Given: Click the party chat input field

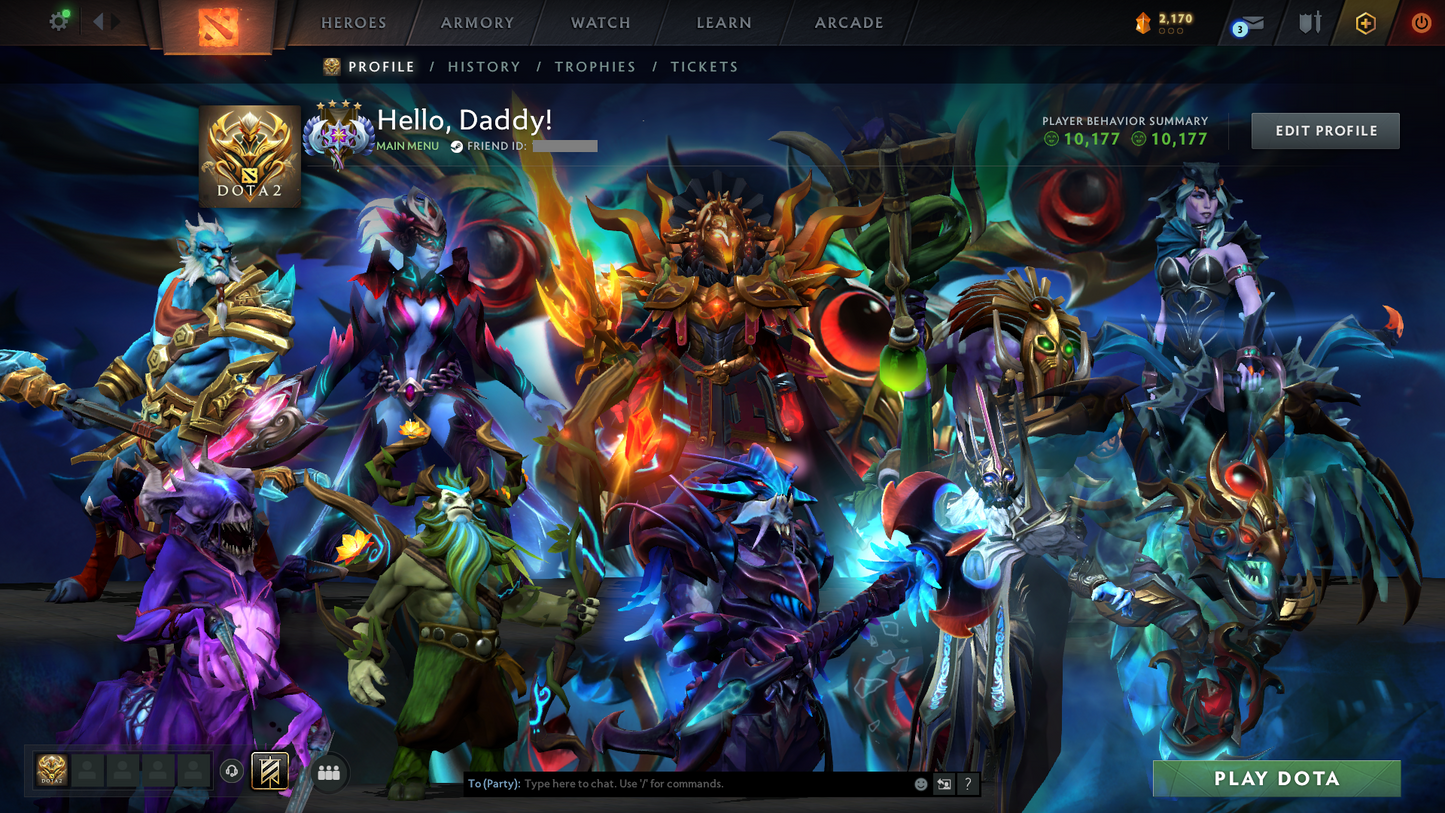Looking at the screenshot, I should 680,784.
